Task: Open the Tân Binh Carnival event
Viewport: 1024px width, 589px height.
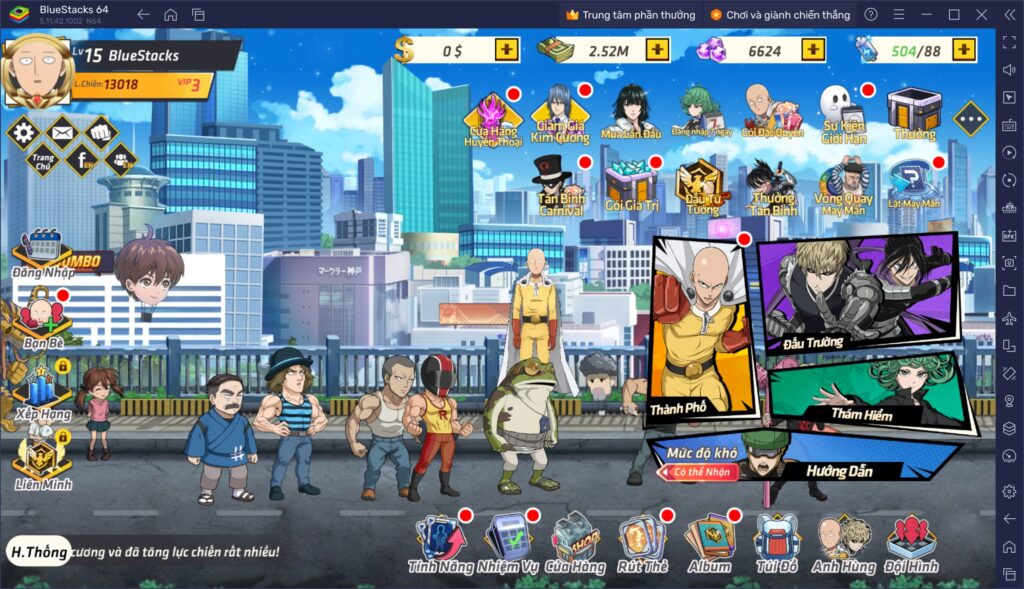Action: 561,186
